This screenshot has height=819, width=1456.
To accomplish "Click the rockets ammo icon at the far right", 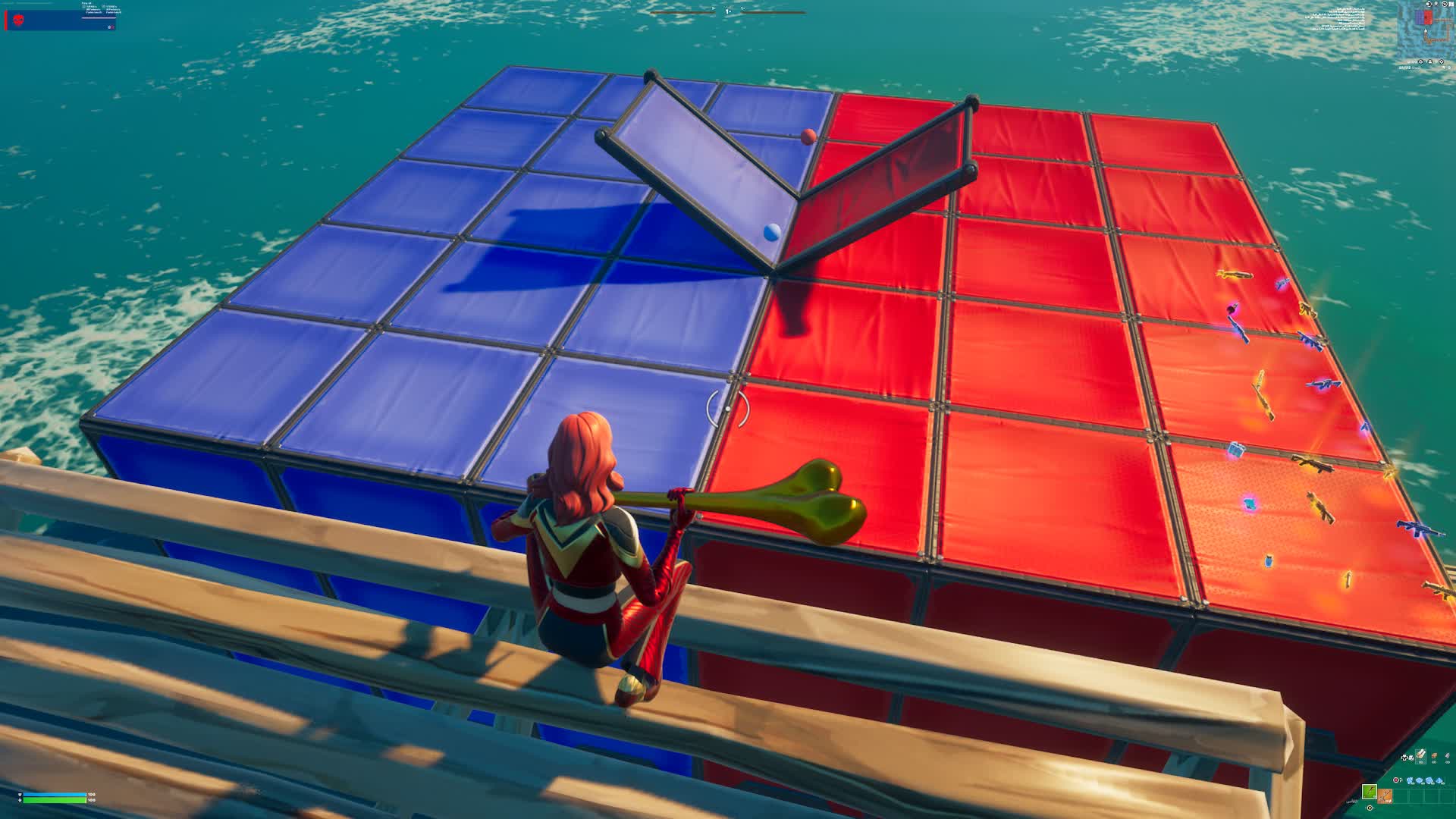I will (x=1439, y=780).
